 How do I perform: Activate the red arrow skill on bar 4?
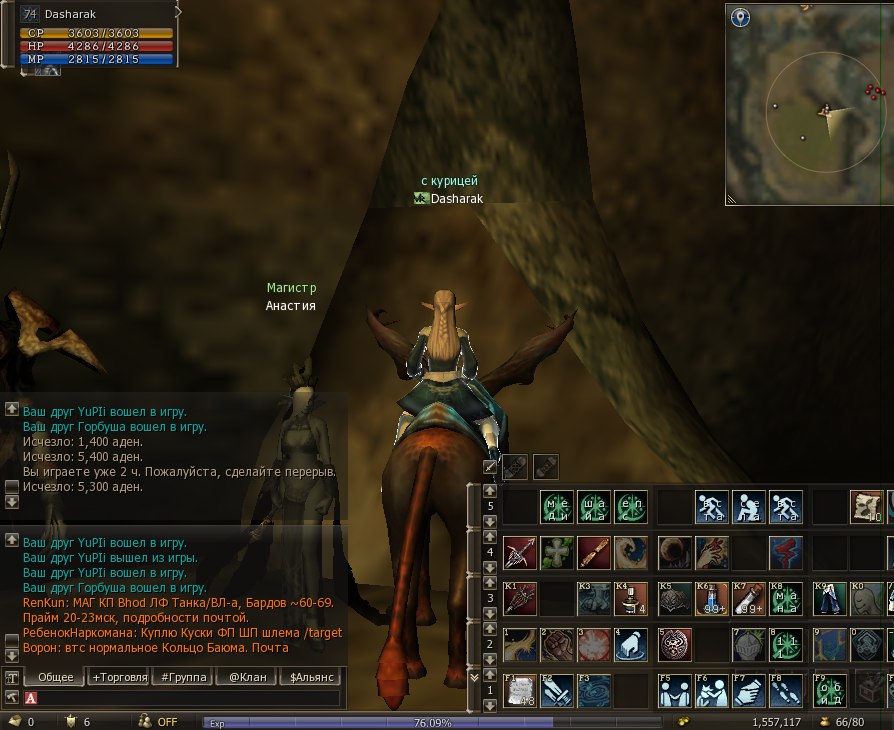(x=519, y=552)
